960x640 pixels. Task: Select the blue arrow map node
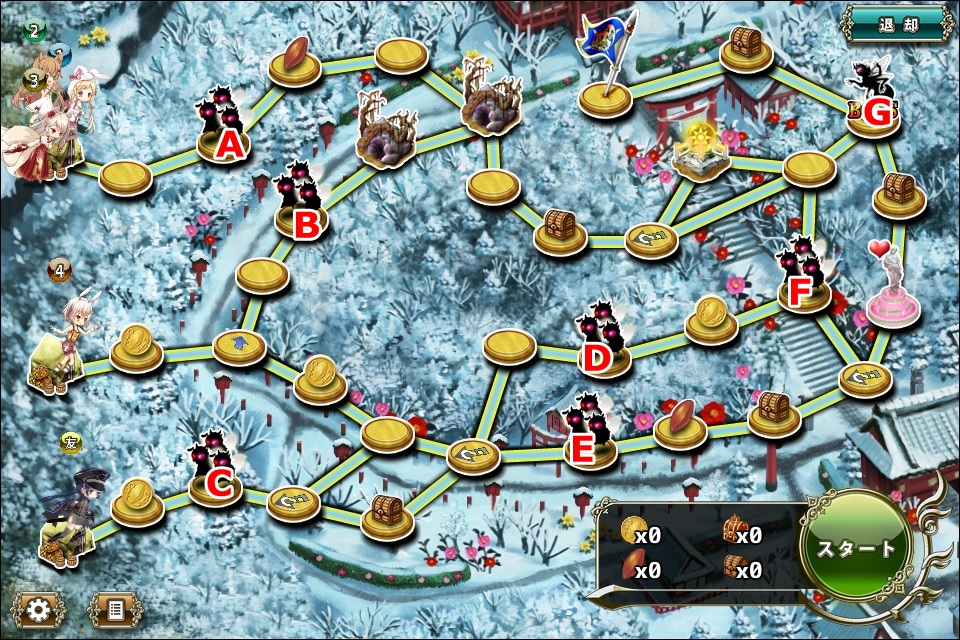240,346
